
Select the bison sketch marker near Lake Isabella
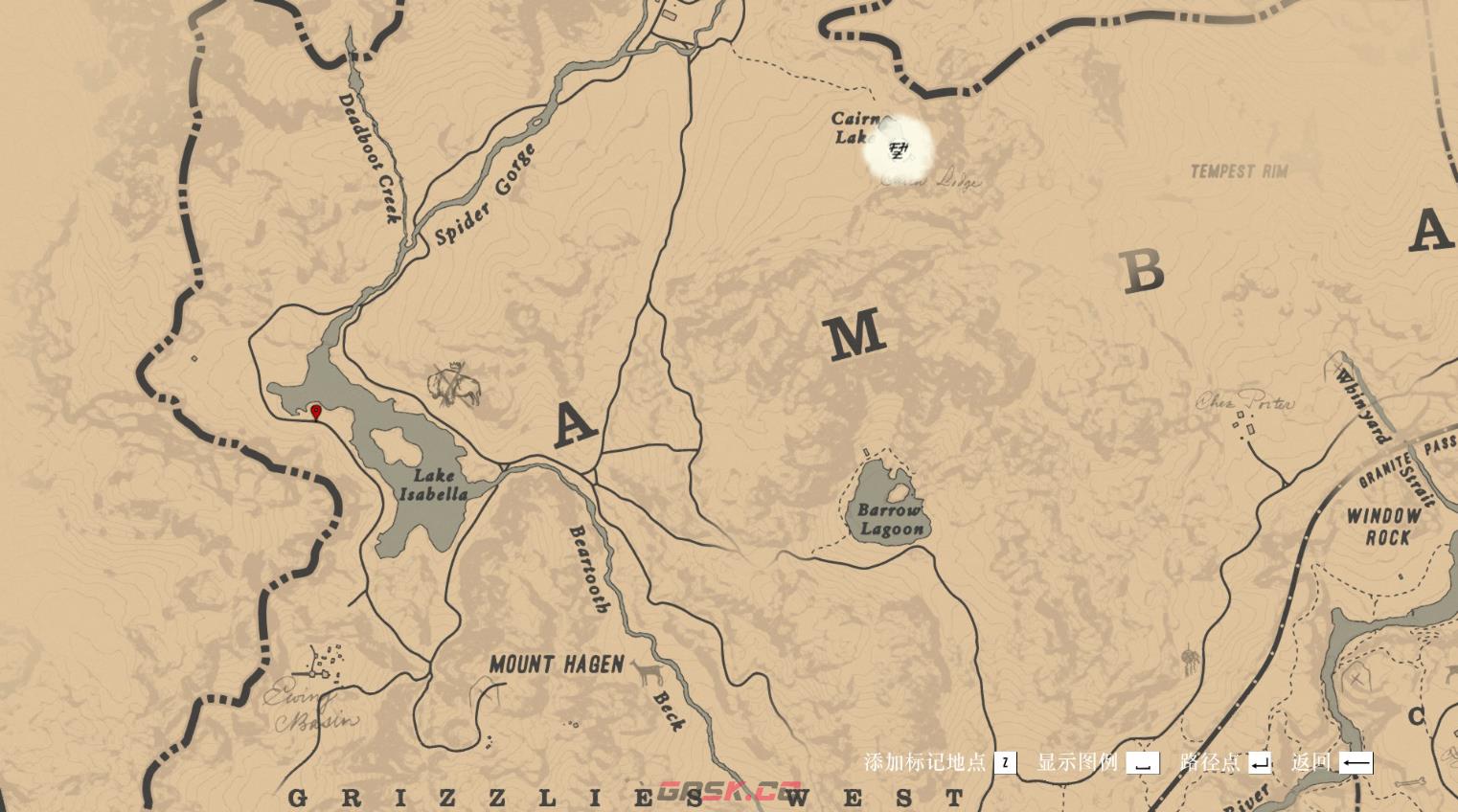coord(454,385)
